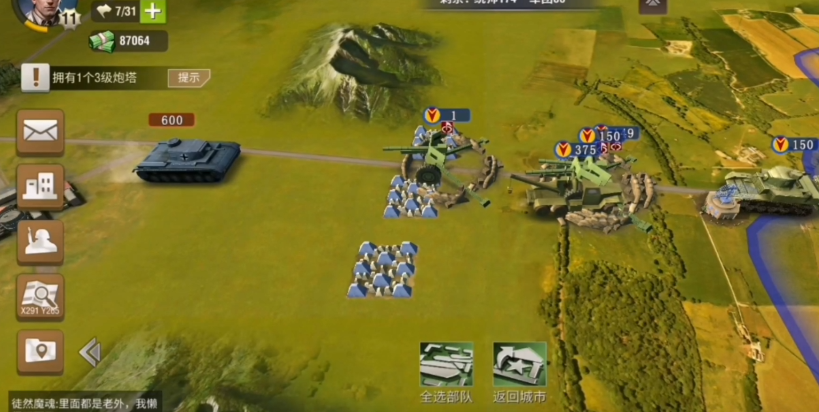Select the tank unit labeled 600
This screenshot has height=412, width=819.
pyautogui.click(x=187, y=158)
